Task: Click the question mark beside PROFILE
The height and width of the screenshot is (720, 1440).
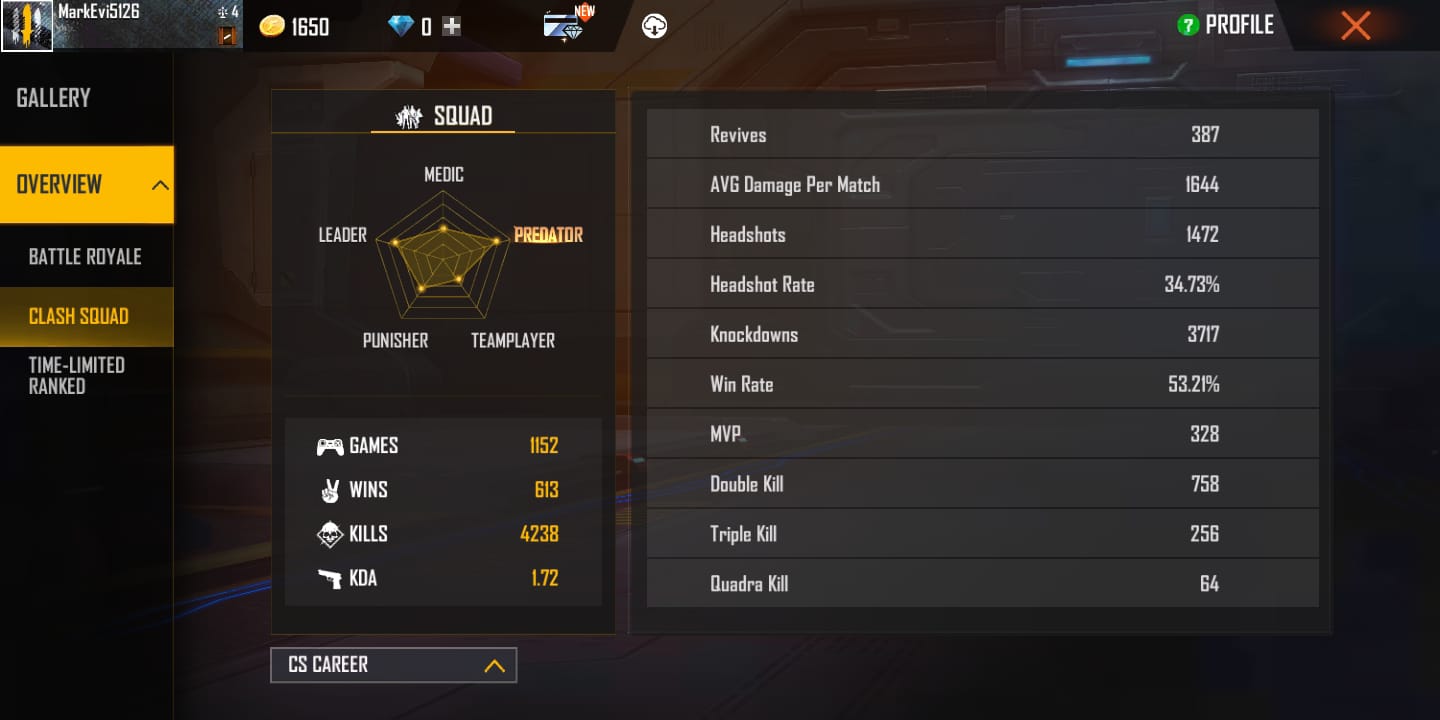Action: (x=1186, y=25)
